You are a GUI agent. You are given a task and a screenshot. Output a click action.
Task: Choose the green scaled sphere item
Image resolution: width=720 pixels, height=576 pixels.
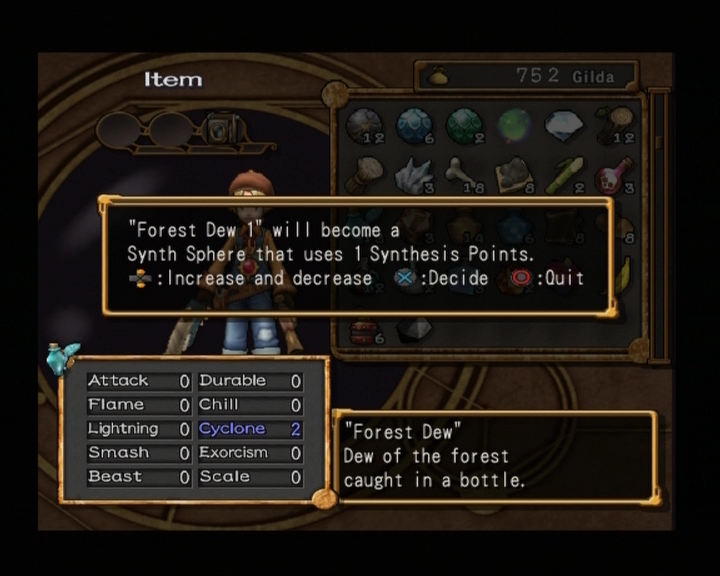(463, 125)
